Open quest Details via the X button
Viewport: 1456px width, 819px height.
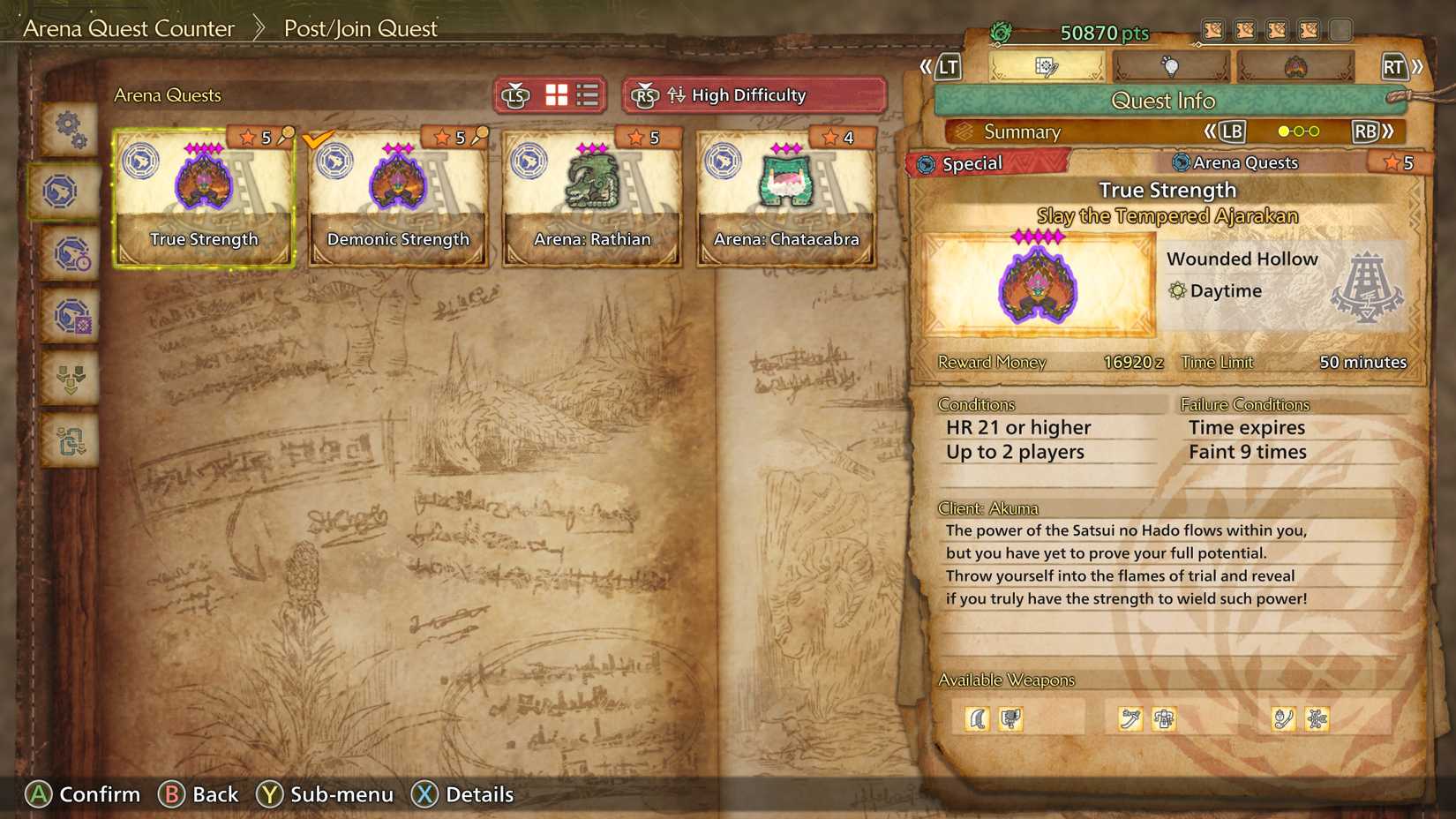pyautogui.click(x=425, y=794)
